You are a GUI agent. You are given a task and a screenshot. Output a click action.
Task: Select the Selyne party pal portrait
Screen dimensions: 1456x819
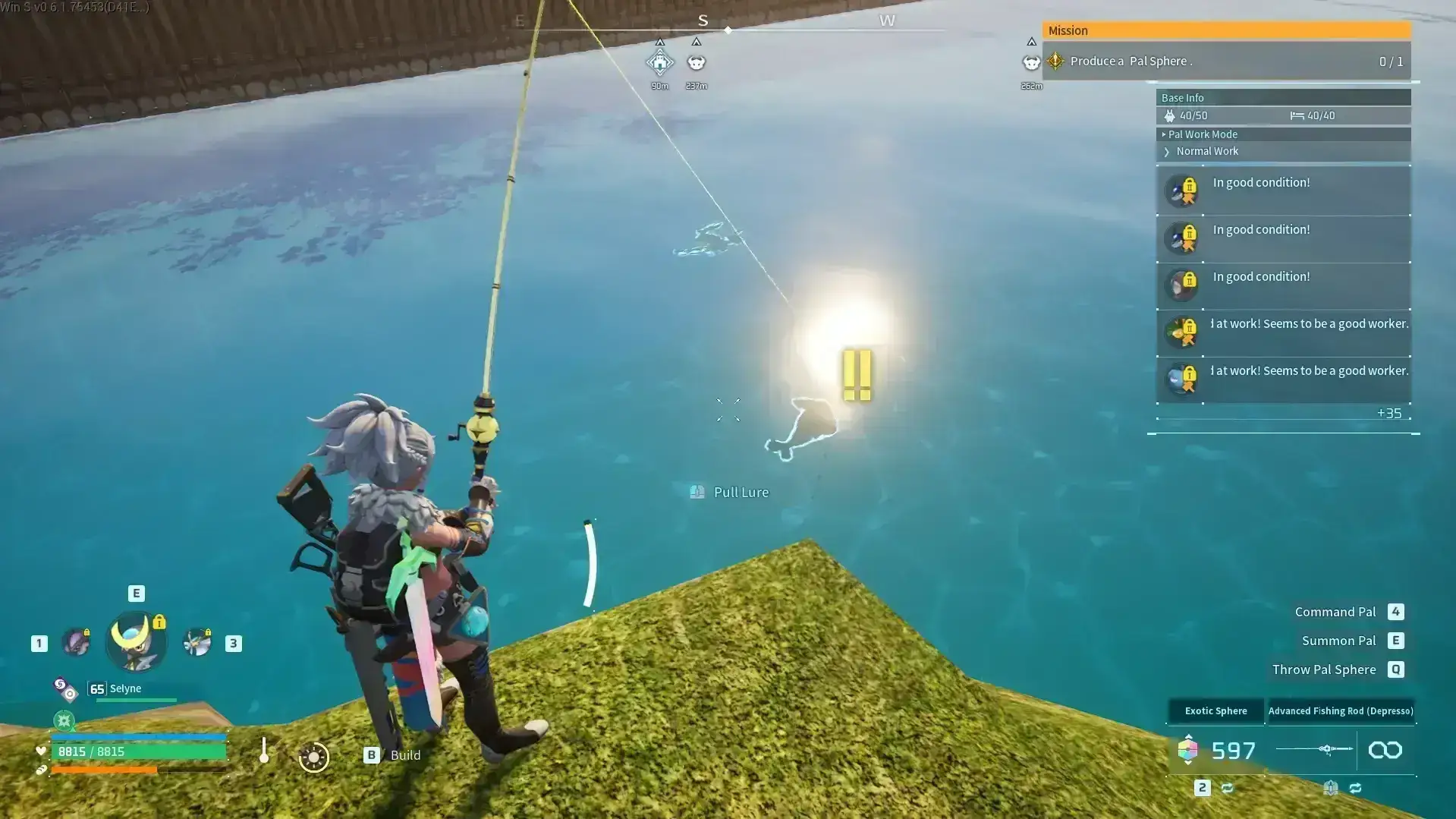[135, 642]
